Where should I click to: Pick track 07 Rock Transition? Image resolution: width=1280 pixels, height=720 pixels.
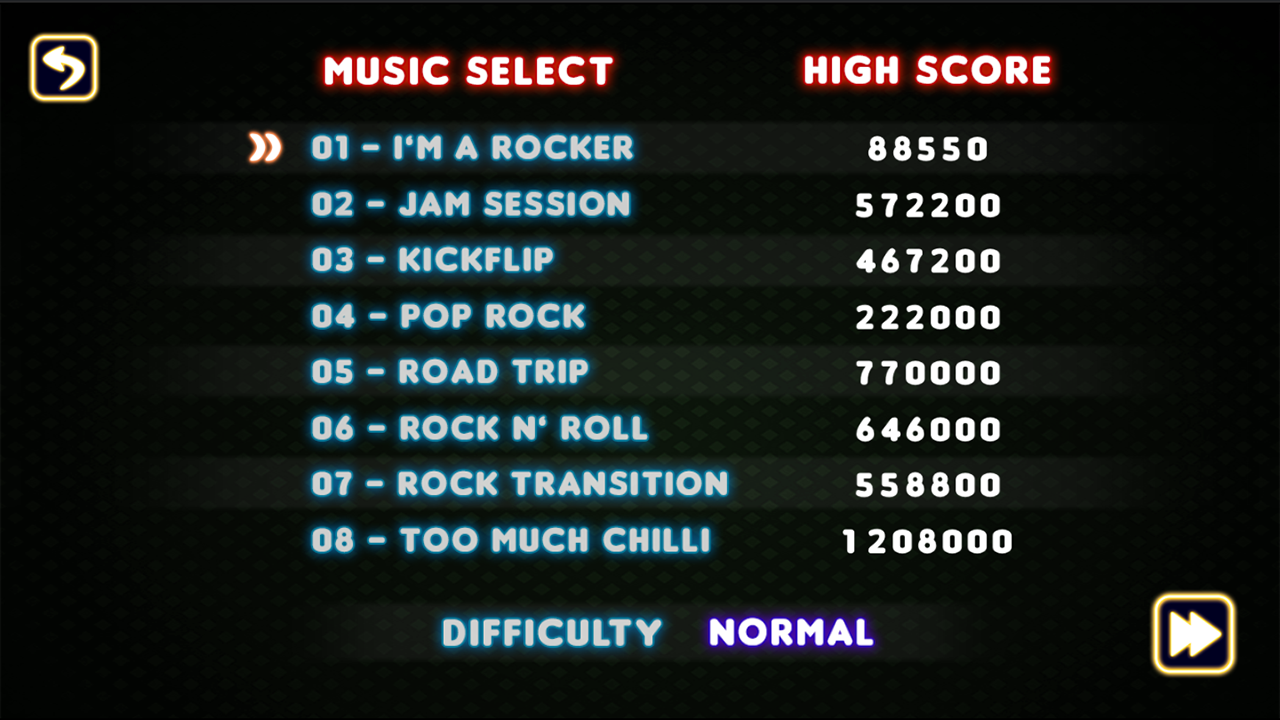click(x=519, y=484)
